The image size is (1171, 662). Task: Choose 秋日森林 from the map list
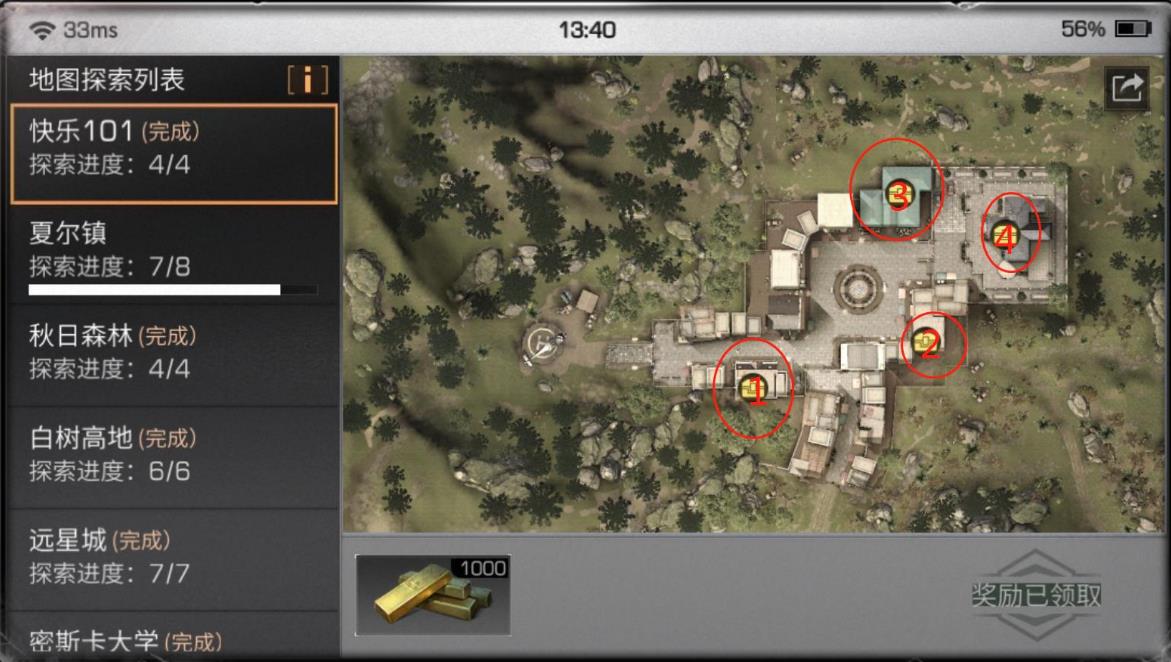pos(172,352)
